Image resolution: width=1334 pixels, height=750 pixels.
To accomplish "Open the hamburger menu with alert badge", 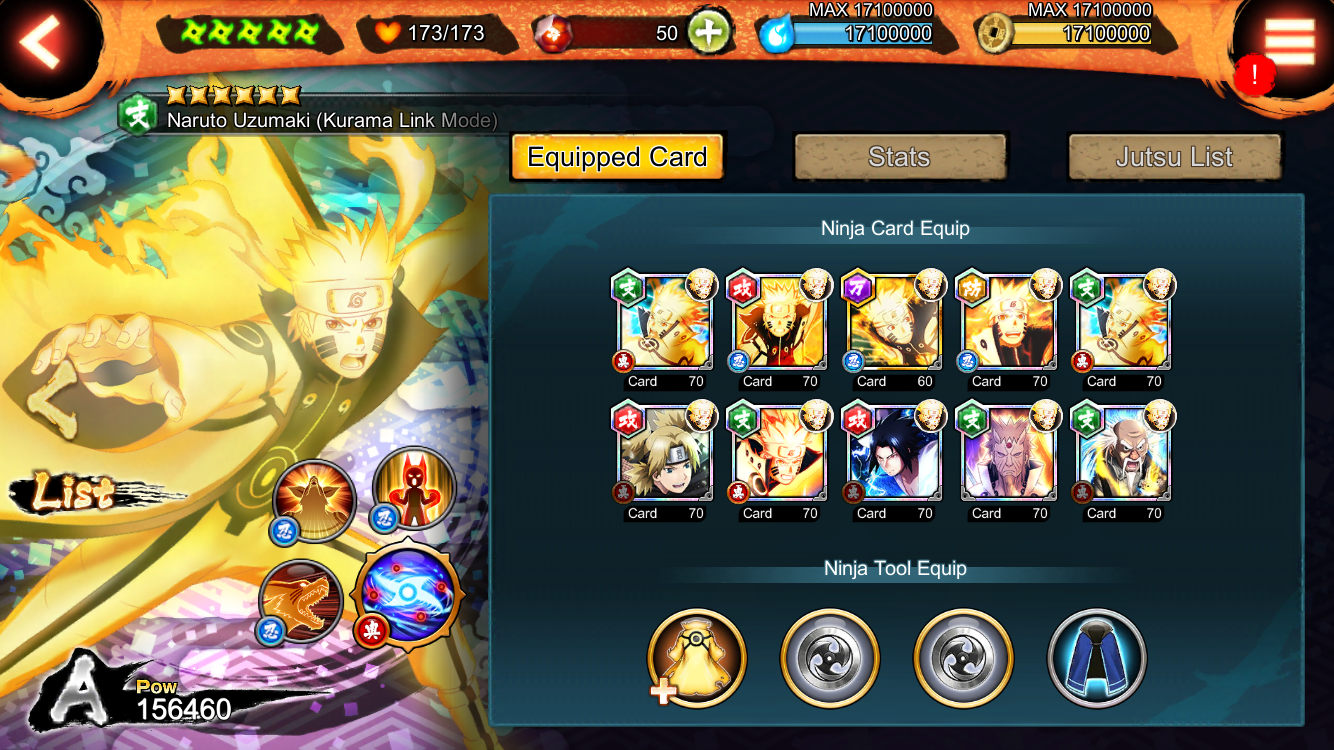I will 1288,42.
